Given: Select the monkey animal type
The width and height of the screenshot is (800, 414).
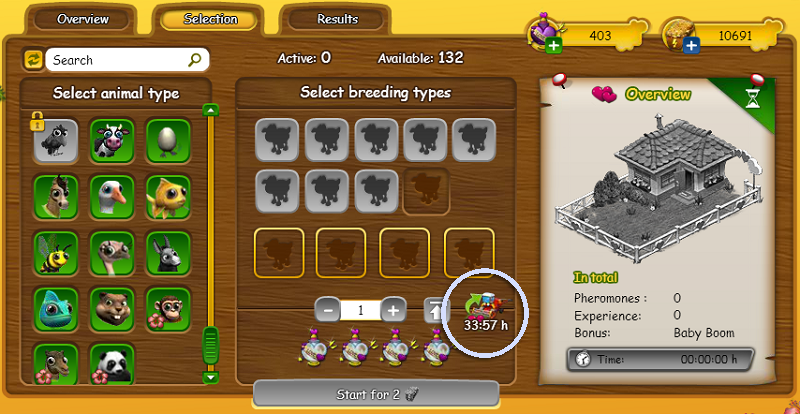Looking at the screenshot, I should [168, 308].
